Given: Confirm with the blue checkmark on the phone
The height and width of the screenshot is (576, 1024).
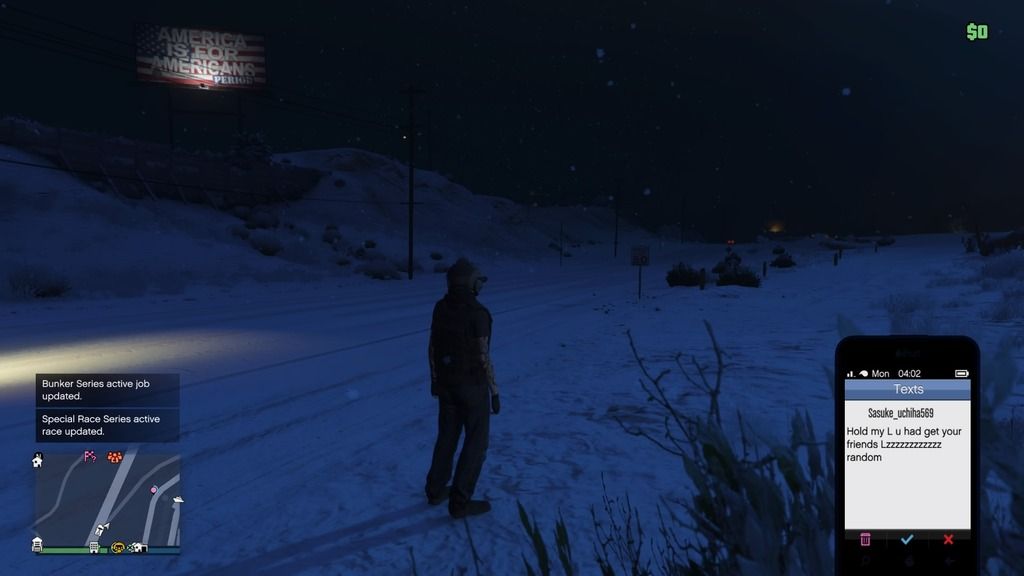Looking at the screenshot, I should pos(907,539).
